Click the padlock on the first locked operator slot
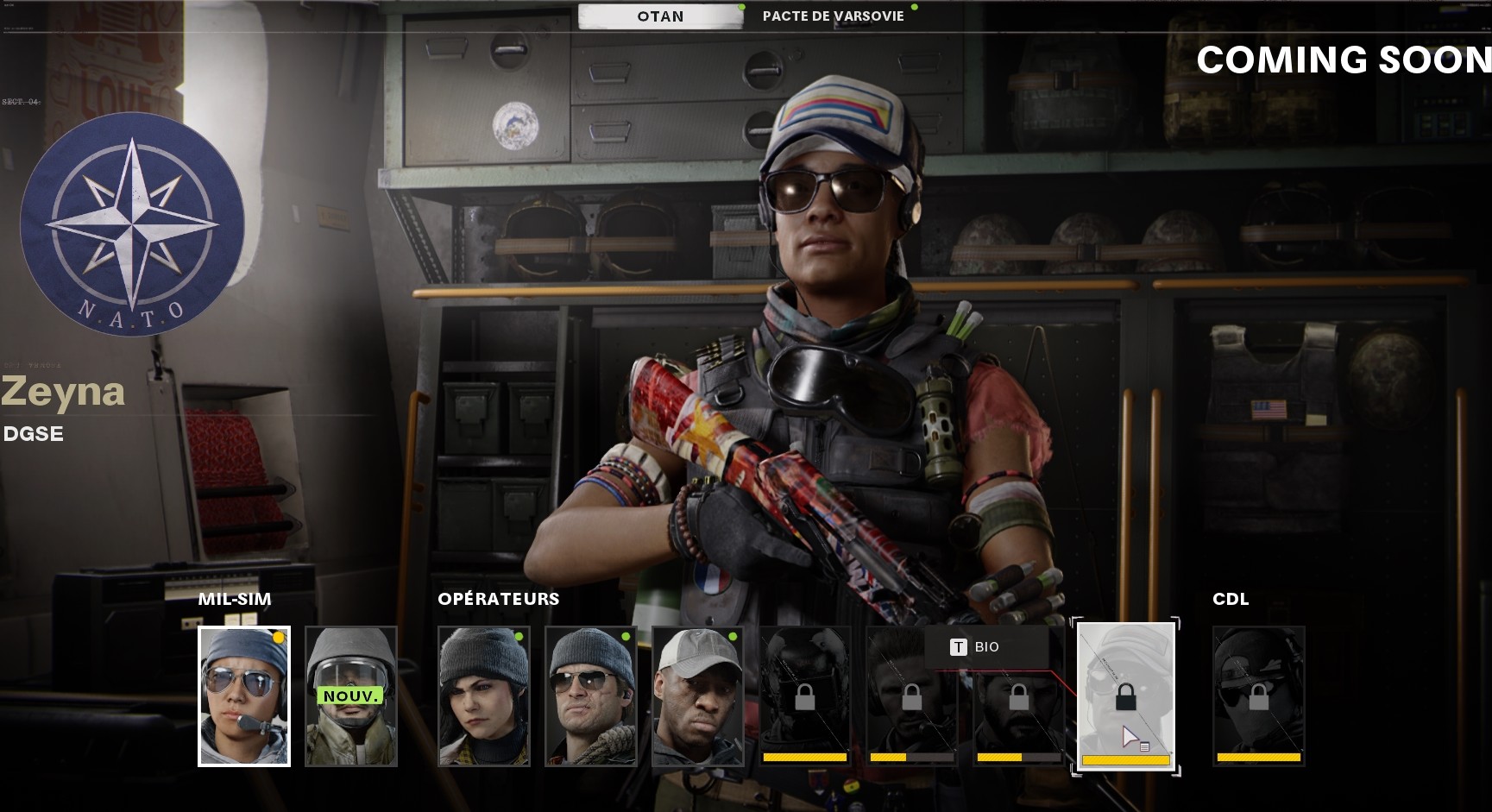This screenshot has height=812, width=1492. (803, 697)
